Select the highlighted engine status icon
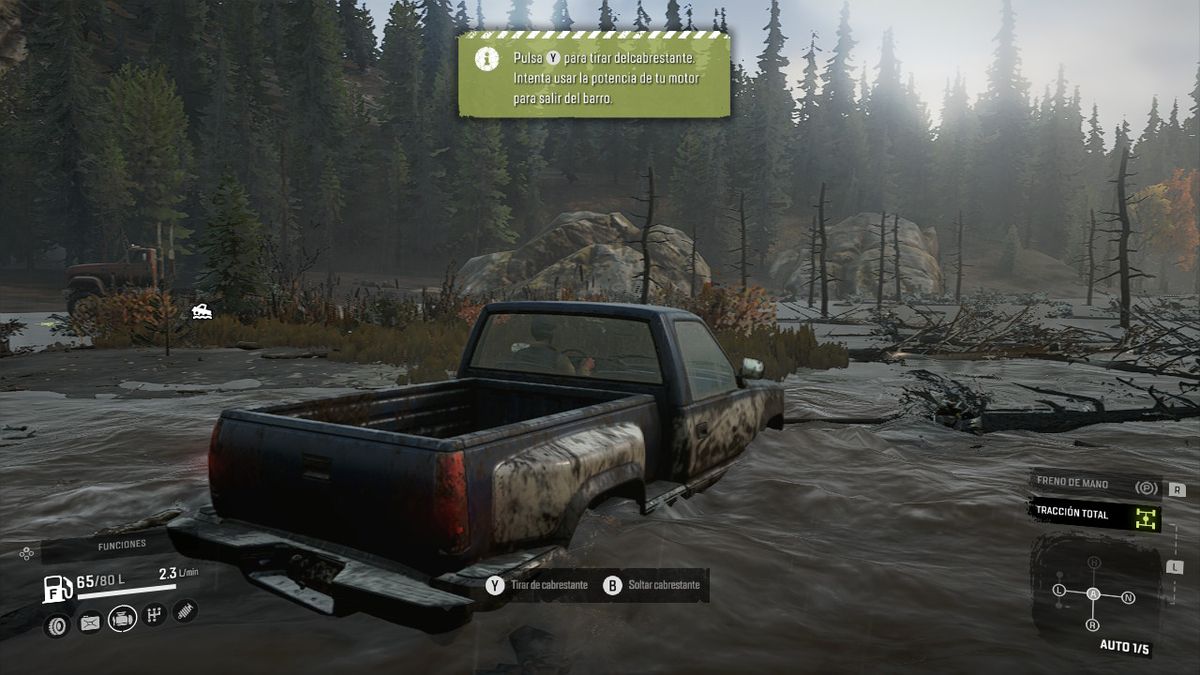1200x675 pixels. pyautogui.click(x=122, y=619)
